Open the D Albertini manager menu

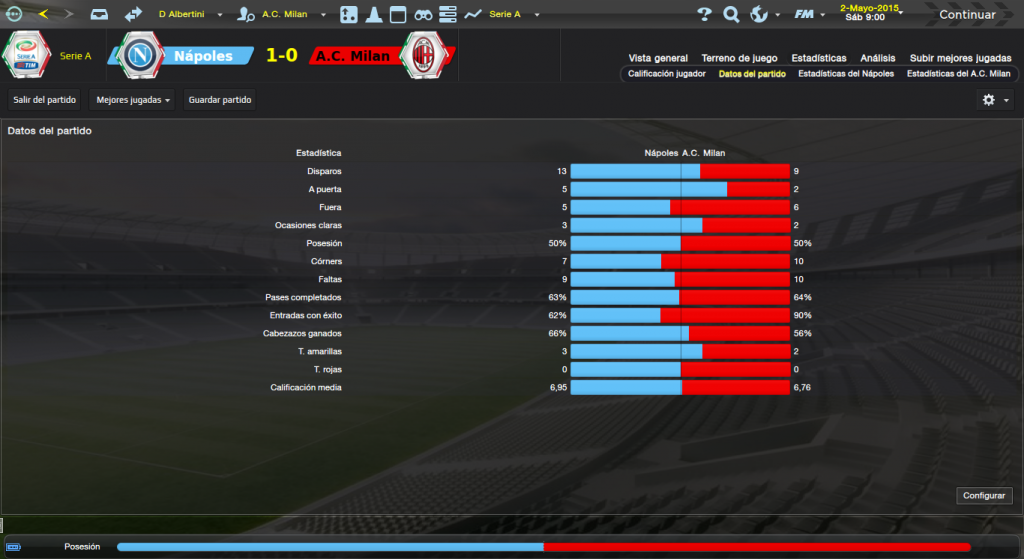click(x=189, y=15)
